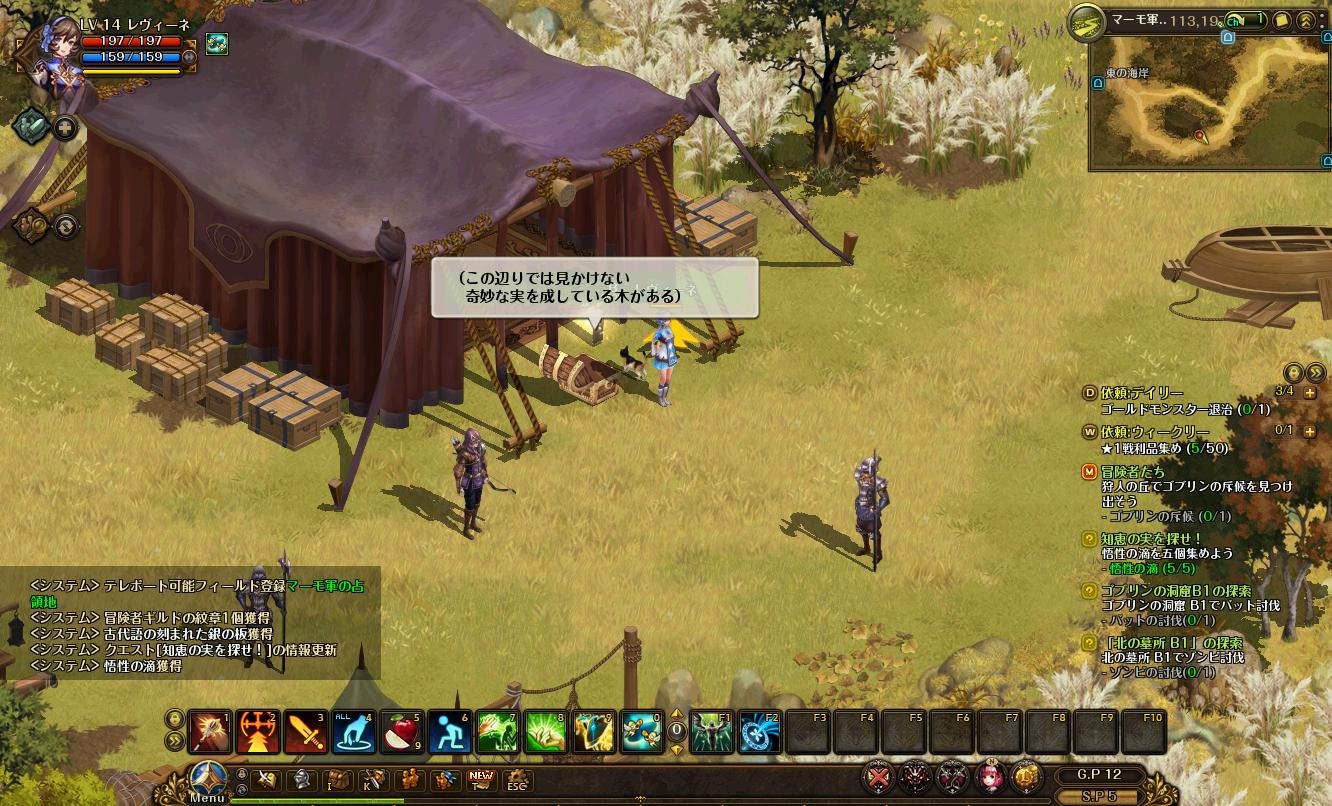Viewport: 1332px width, 806px height.
Task: Use the winged figure skill in slot F1
Action: coord(711,732)
